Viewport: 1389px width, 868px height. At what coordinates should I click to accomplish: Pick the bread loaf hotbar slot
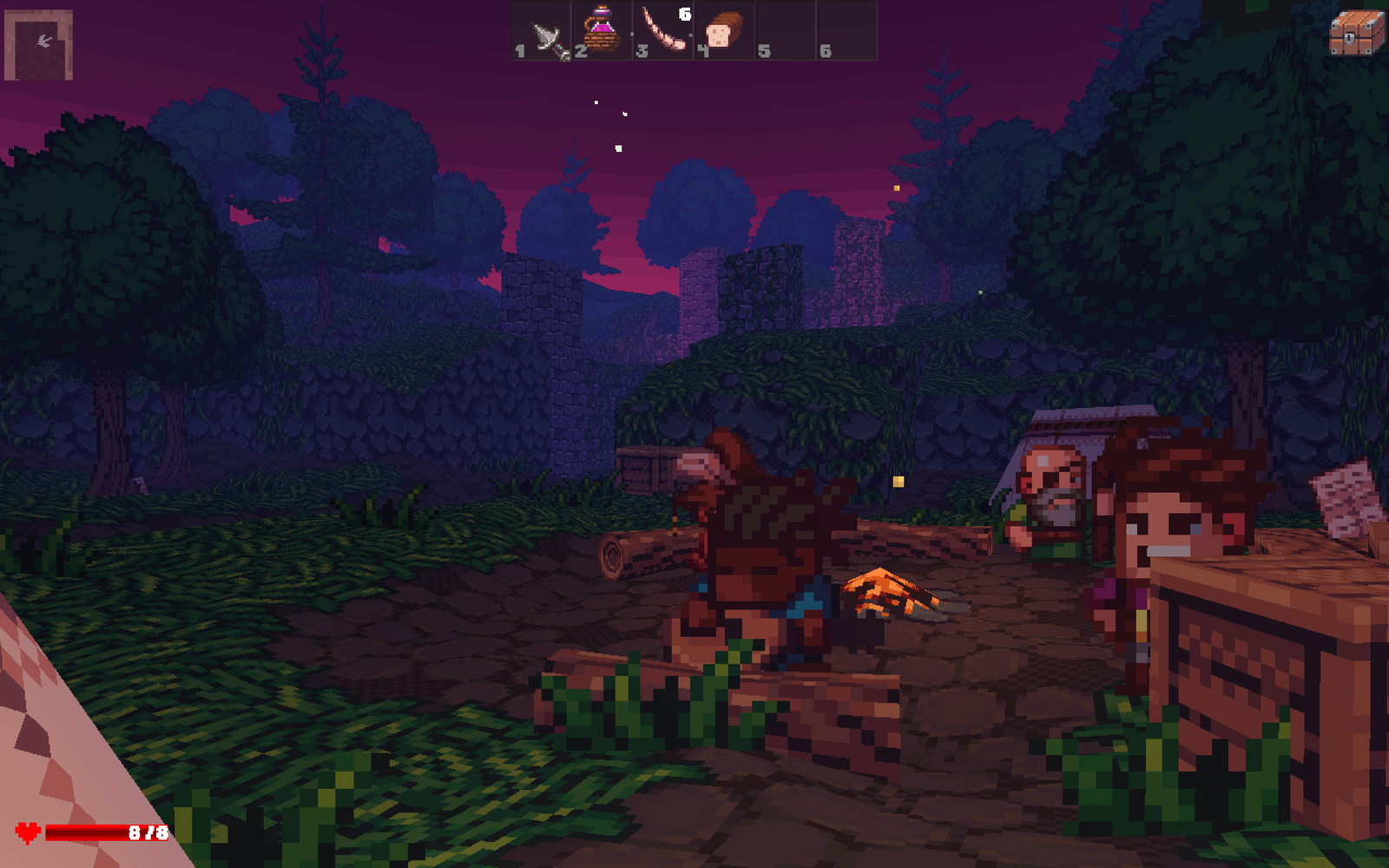(x=723, y=31)
